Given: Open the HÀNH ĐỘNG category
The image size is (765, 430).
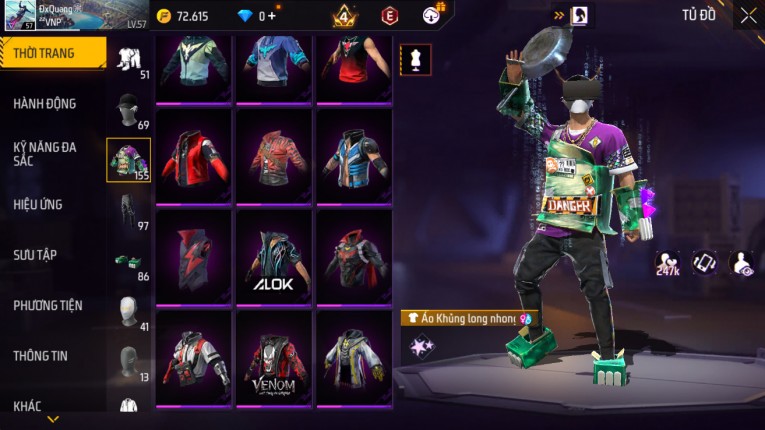Looking at the screenshot, I should 45,104.
